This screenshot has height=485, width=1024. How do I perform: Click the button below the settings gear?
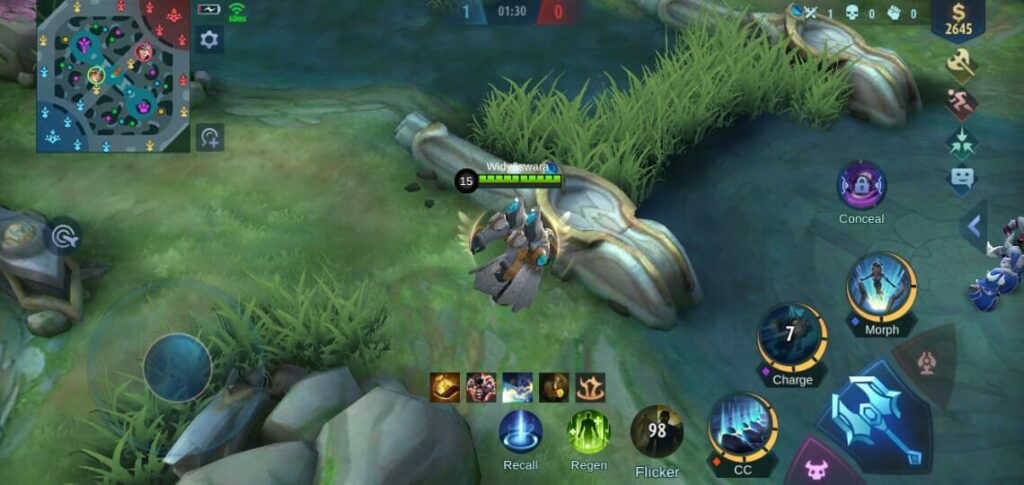coord(209,137)
